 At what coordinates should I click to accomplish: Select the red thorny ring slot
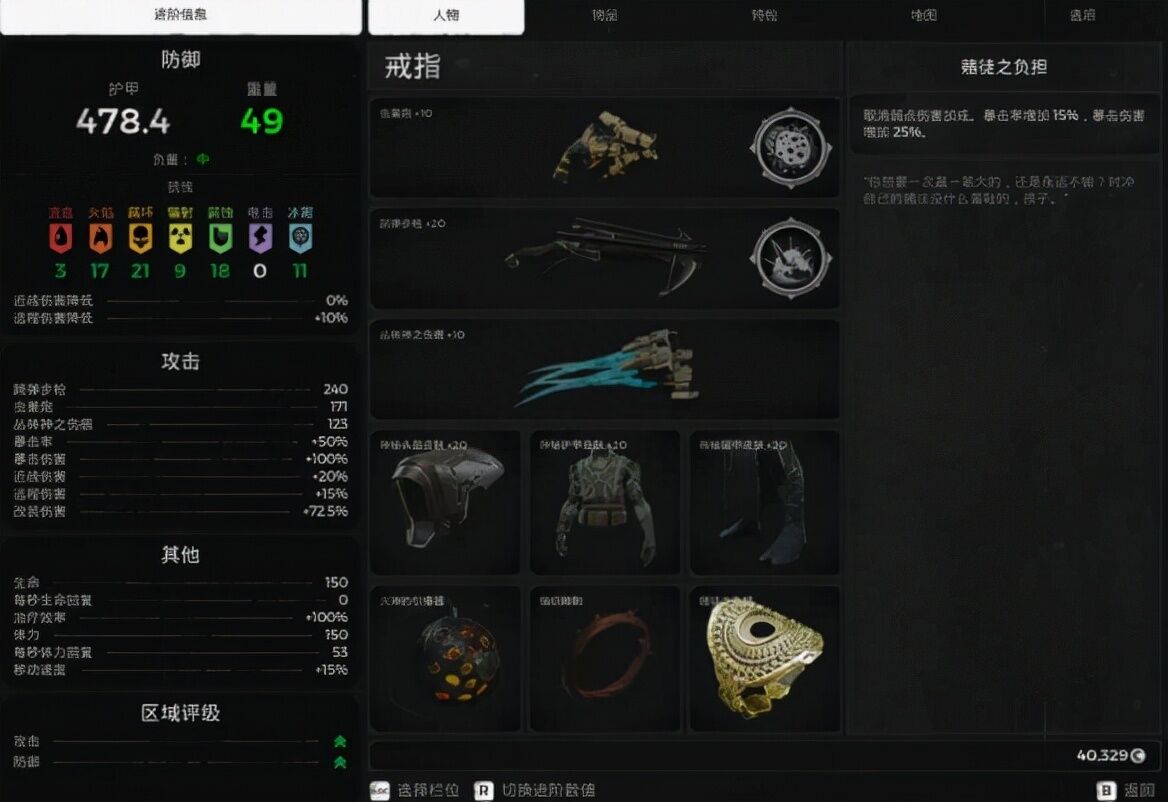click(604, 658)
